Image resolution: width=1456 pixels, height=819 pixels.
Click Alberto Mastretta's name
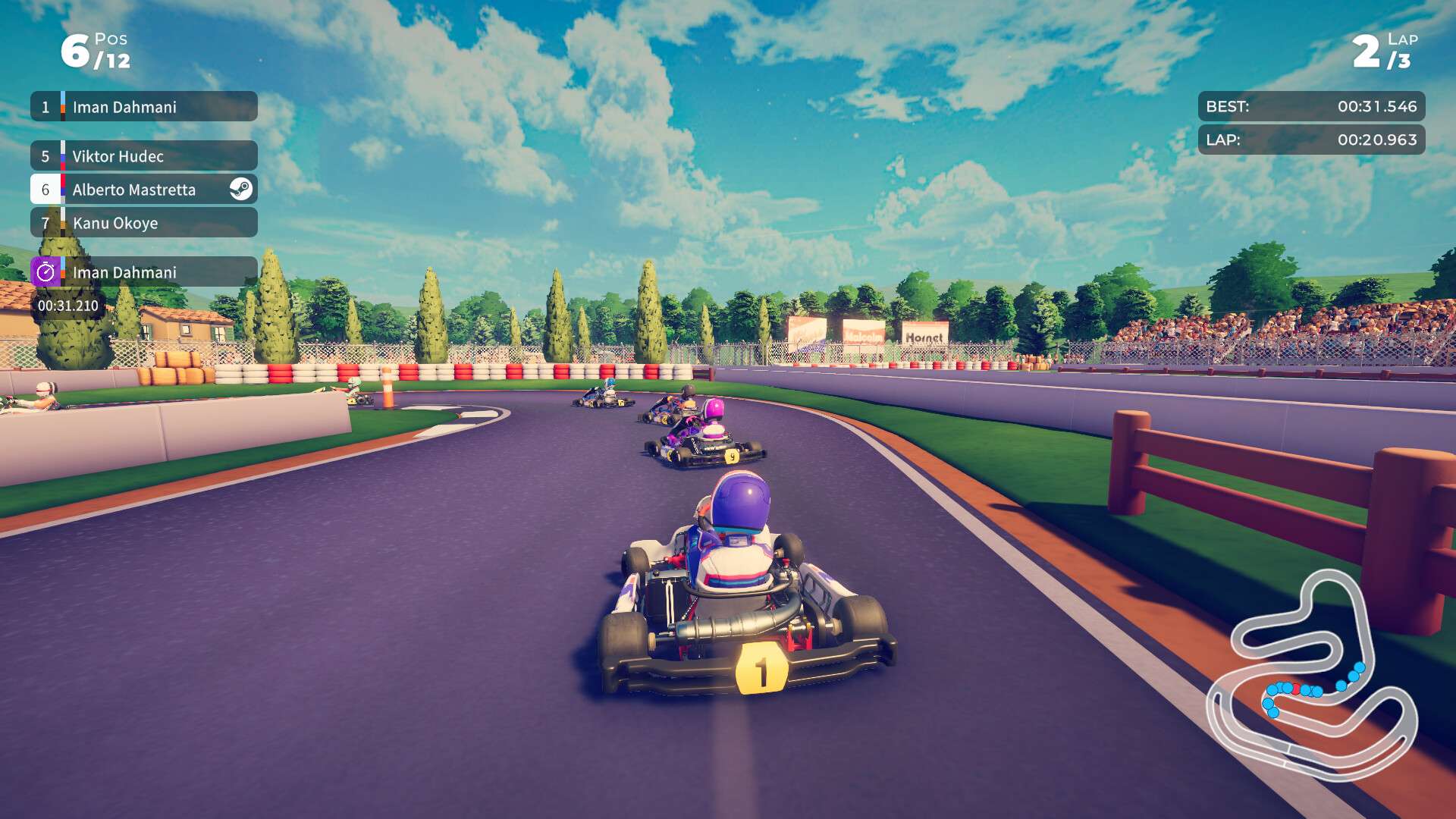[133, 190]
